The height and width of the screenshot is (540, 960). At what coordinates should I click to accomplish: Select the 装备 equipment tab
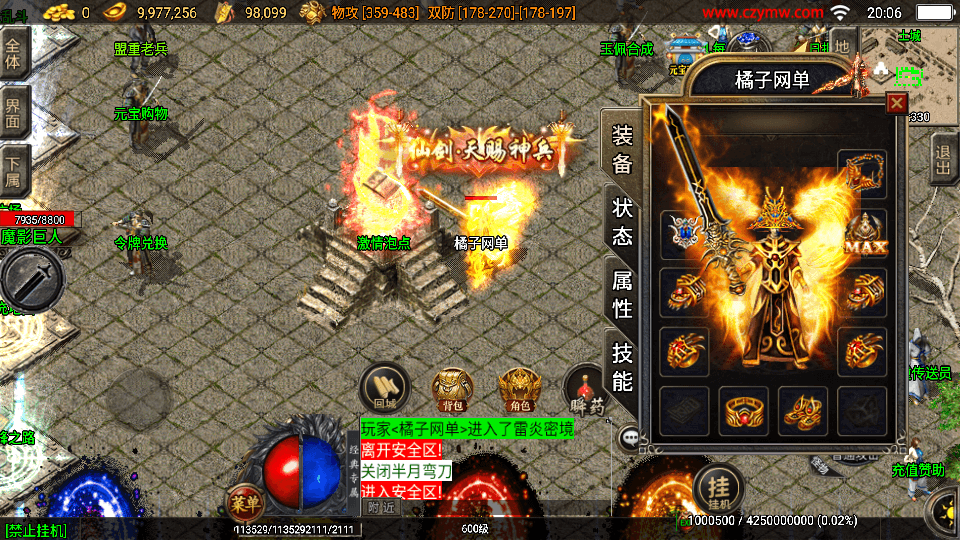coord(622,150)
